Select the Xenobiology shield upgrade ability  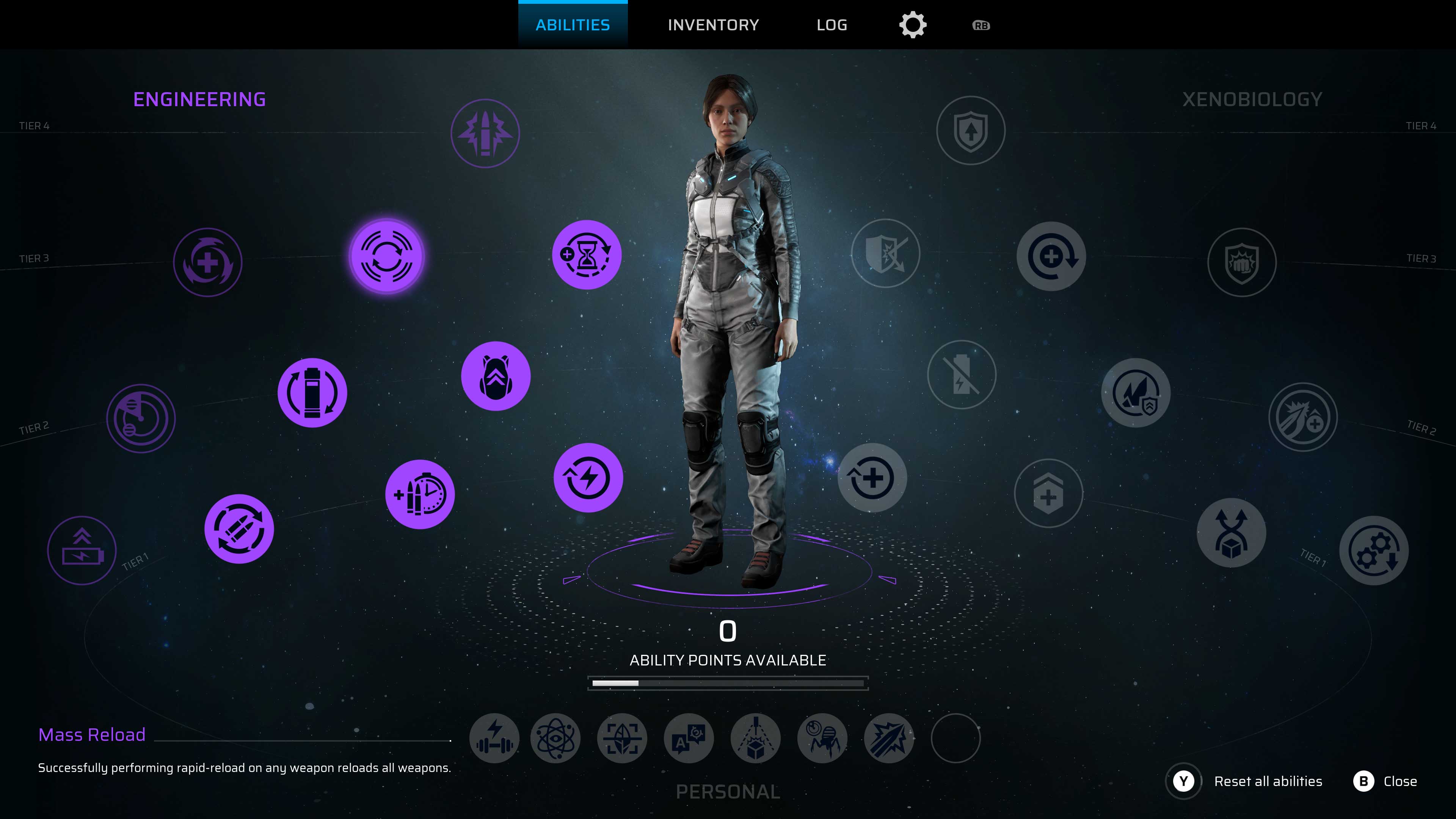click(x=971, y=130)
